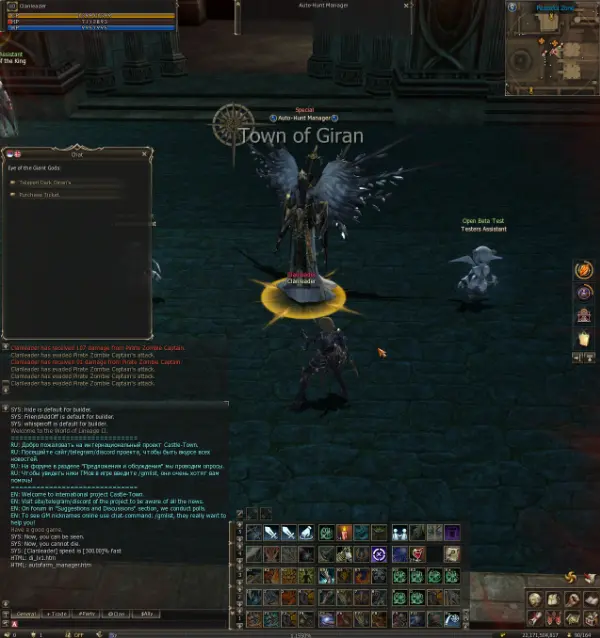600x638 pixels.
Task: Switch to the Clan chat tab
Action: (118, 613)
